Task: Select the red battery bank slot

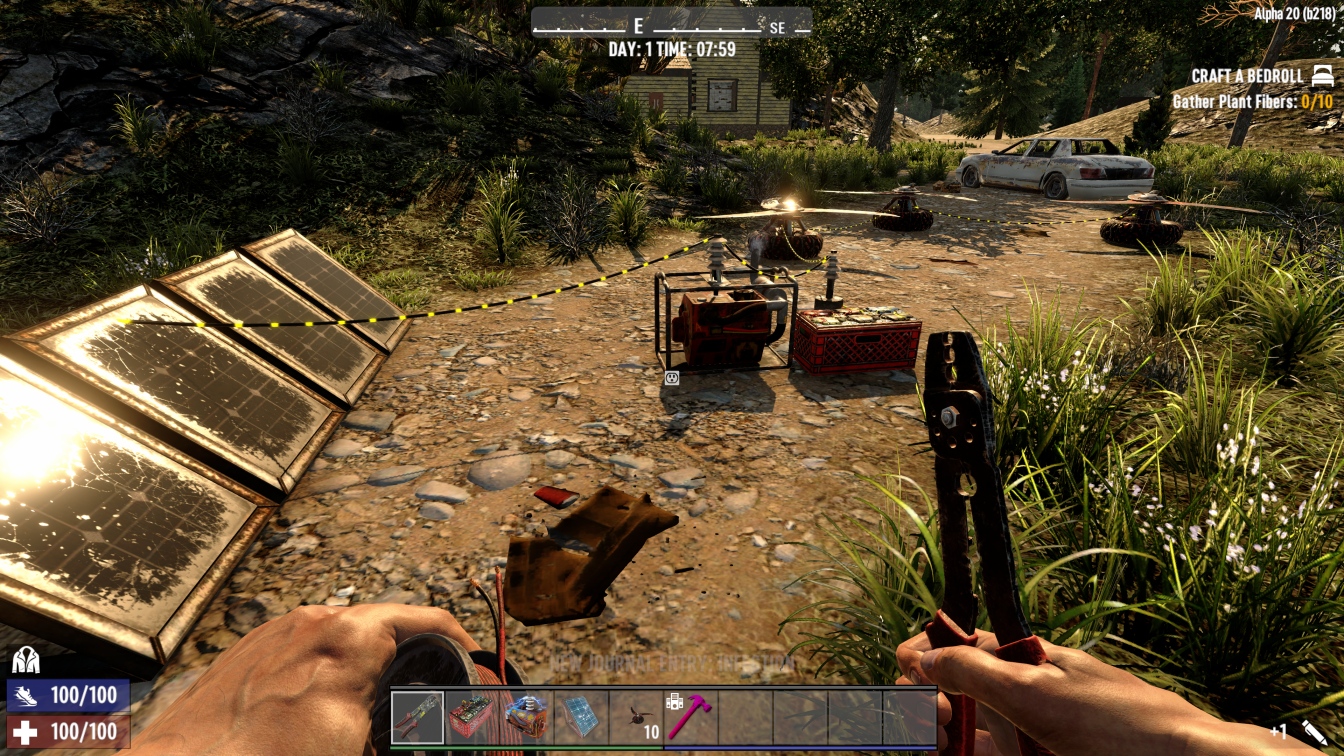Action: click(x=472, y=717)
